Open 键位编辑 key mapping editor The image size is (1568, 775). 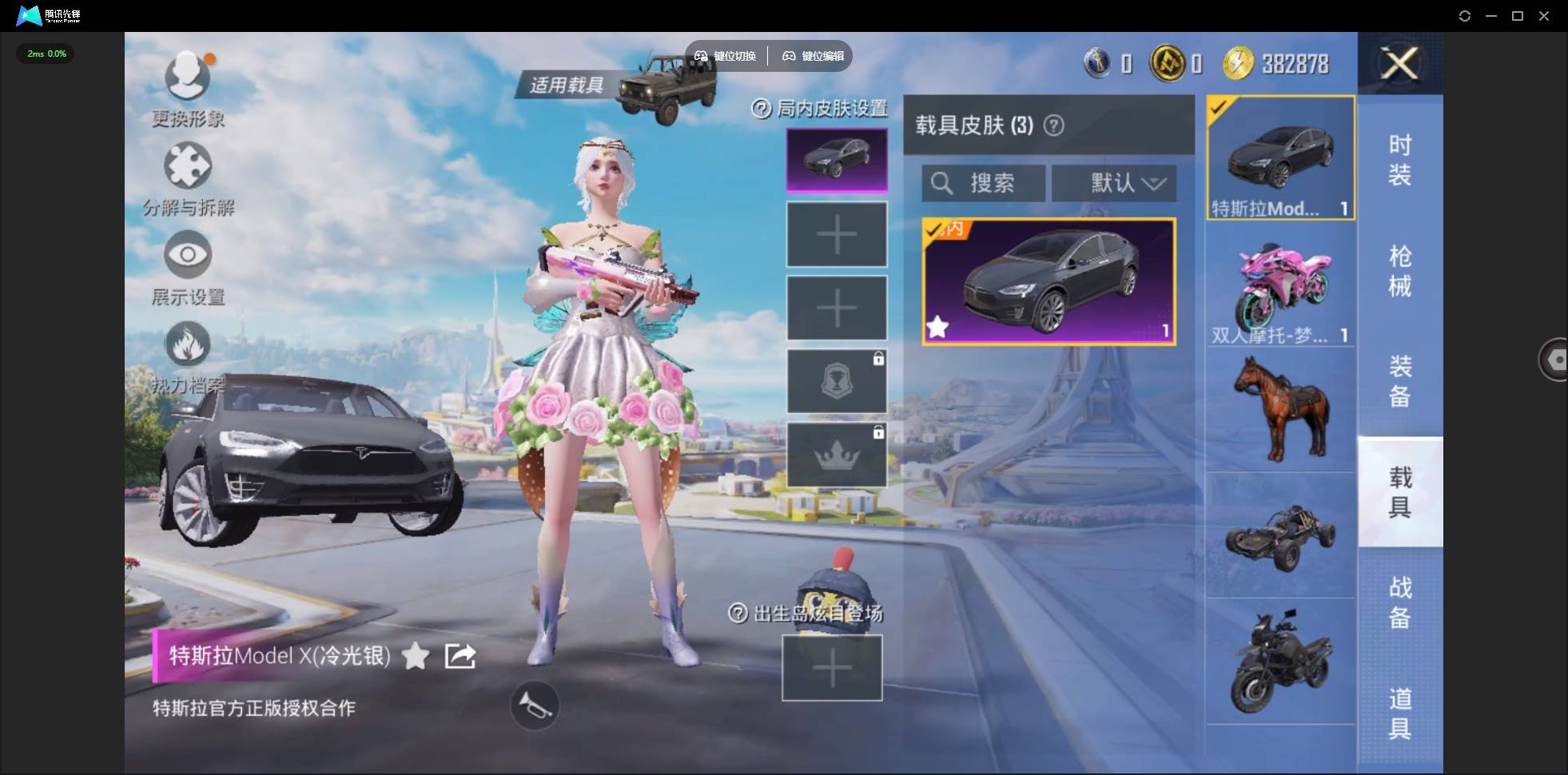pyautogui.click(x=814, y=56)
